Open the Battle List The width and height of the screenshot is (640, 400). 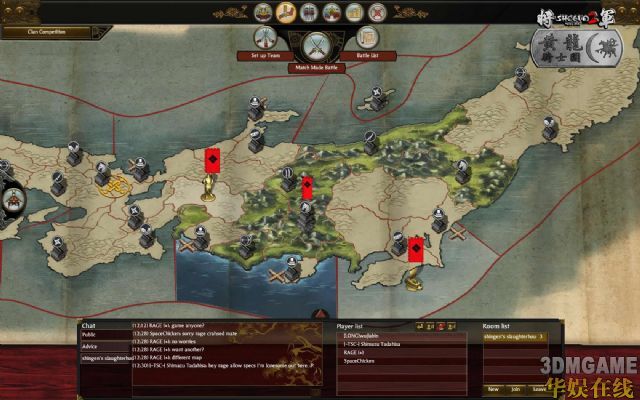point(367,38)
